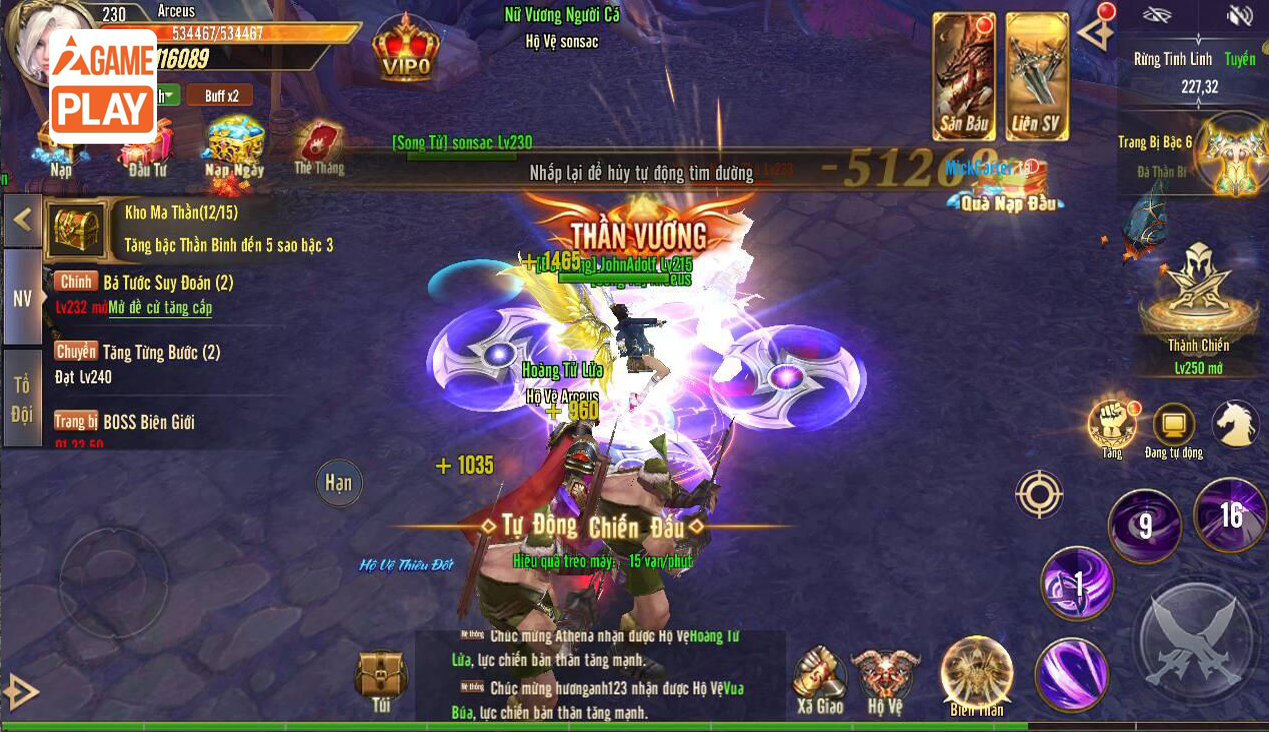
Task: Open the Xã Giao social menu
Action: [x=819, y=678]
